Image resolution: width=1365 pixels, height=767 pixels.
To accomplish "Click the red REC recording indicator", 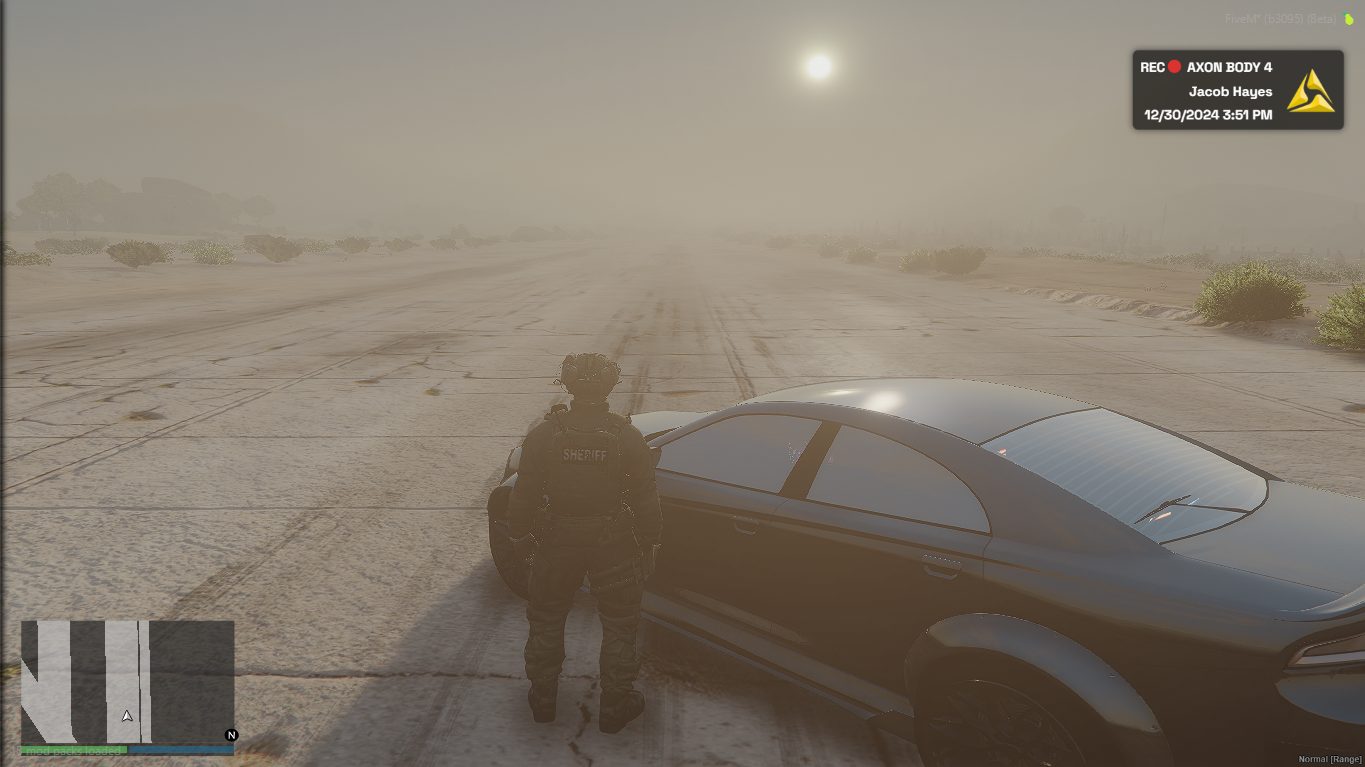I will click(1174, 67).
